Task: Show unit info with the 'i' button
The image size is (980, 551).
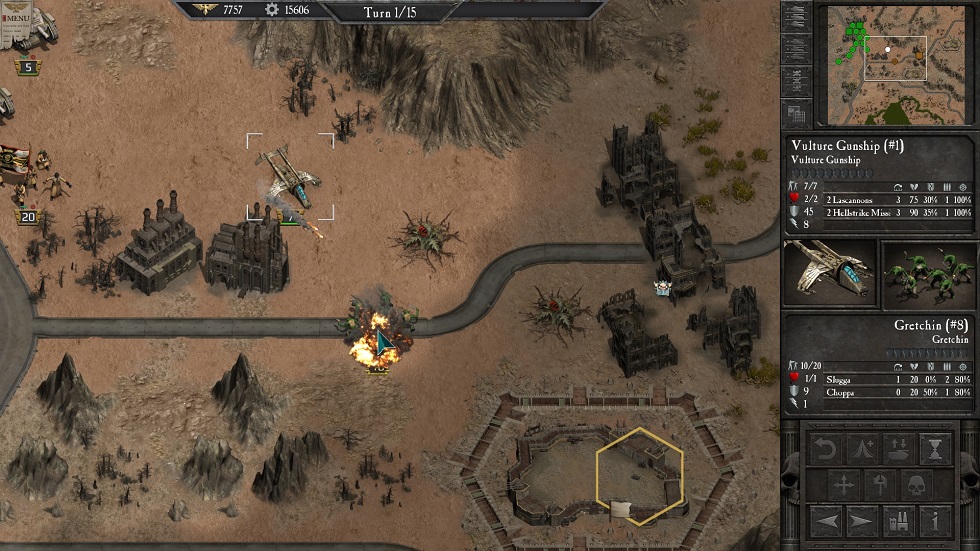Action: [x=936, y=521]
